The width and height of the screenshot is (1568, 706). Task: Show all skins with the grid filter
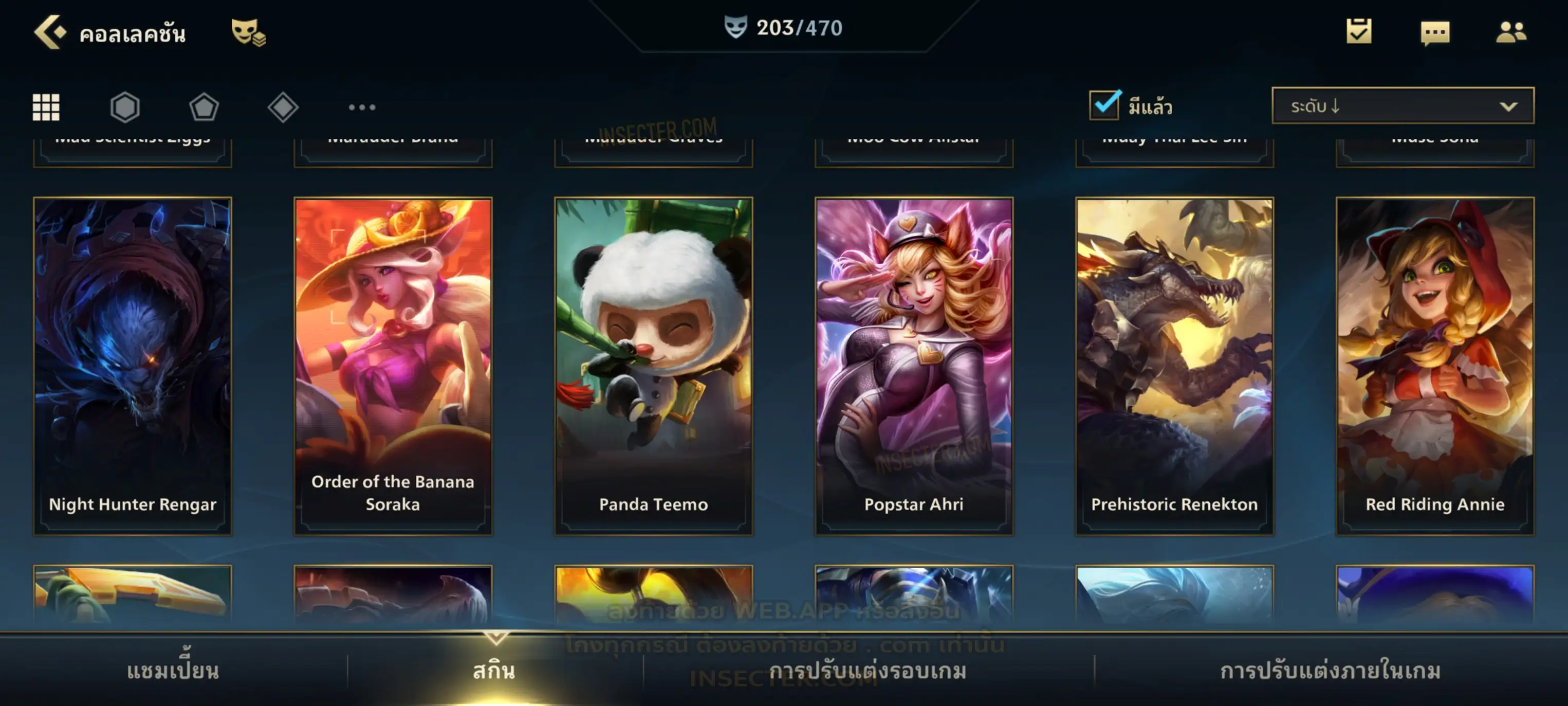(46, 107)
